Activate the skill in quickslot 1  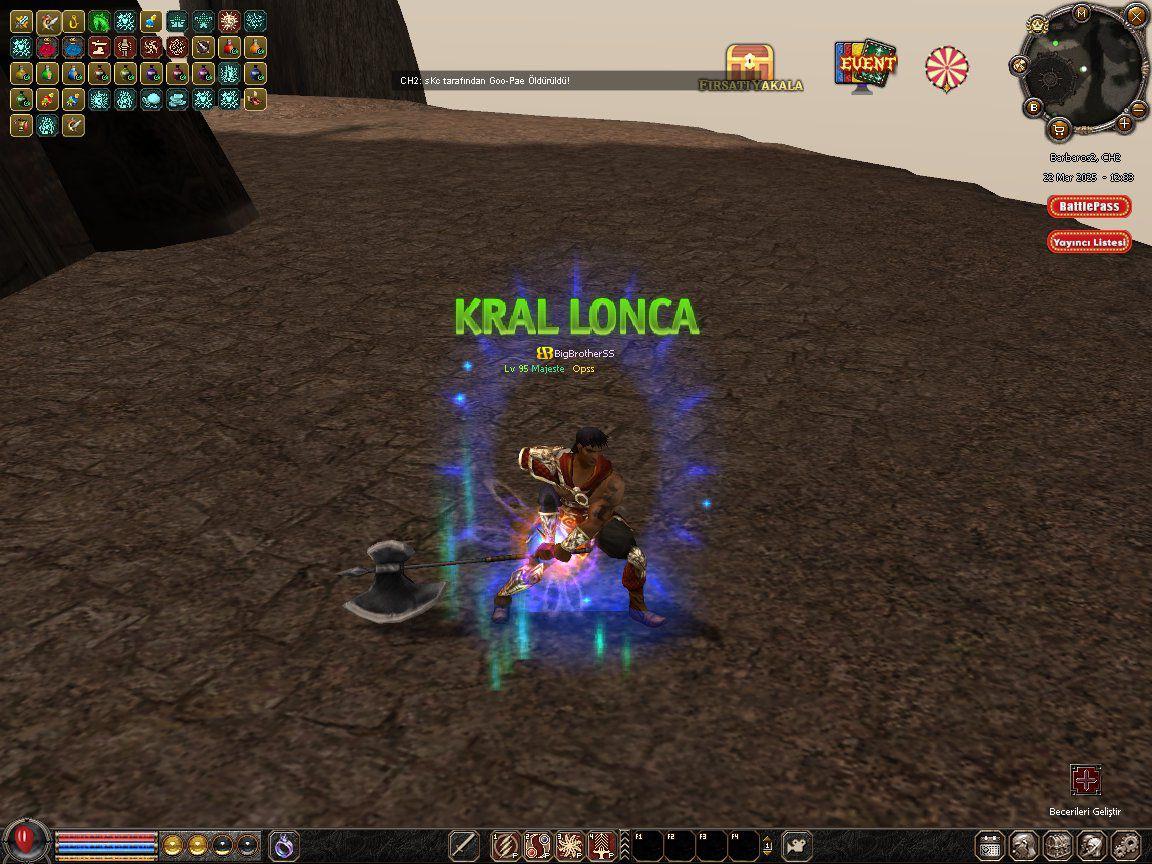pyautogui.click(x=507, y=845)
